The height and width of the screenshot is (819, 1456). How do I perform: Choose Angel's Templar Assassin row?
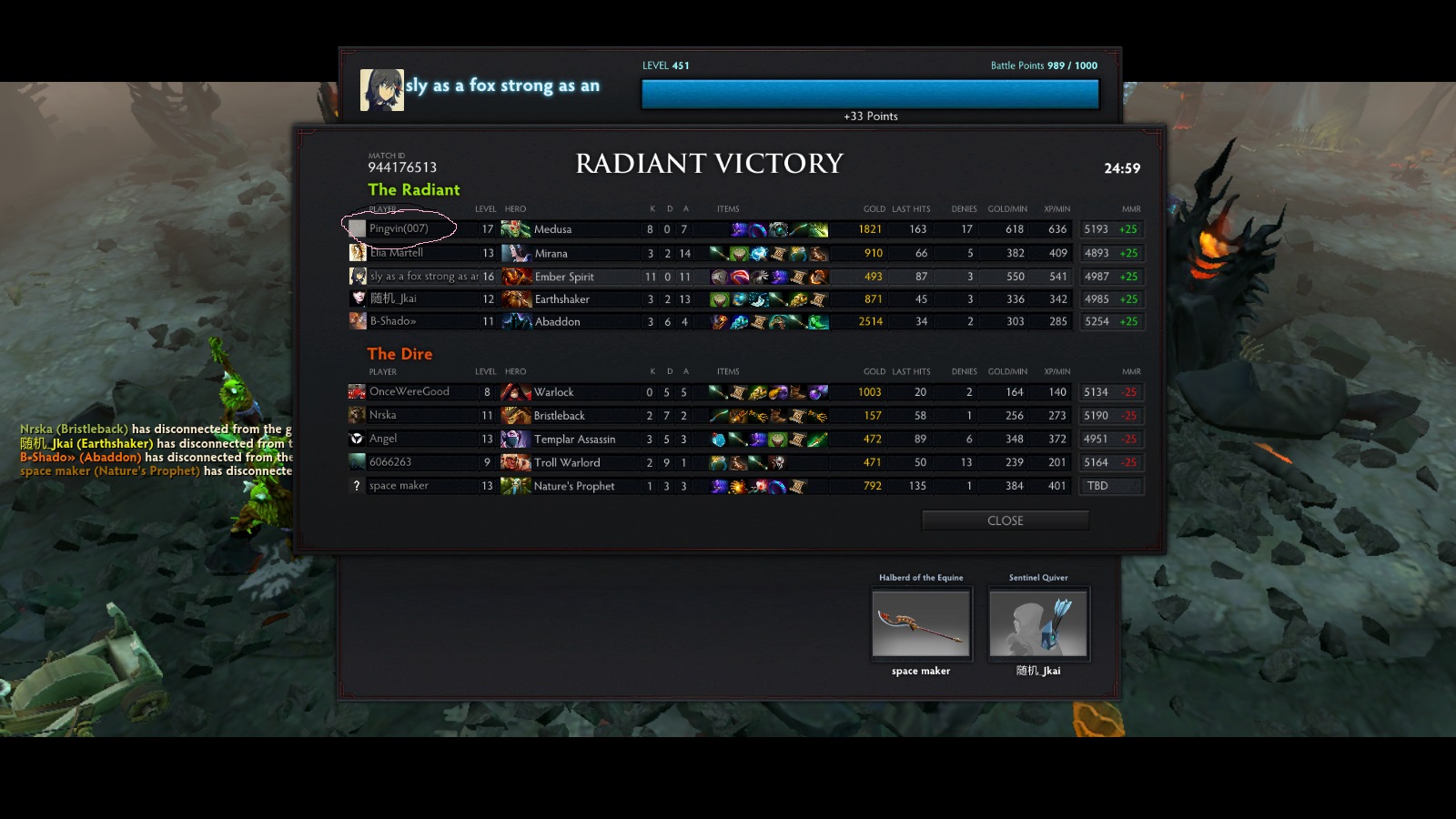574,440
